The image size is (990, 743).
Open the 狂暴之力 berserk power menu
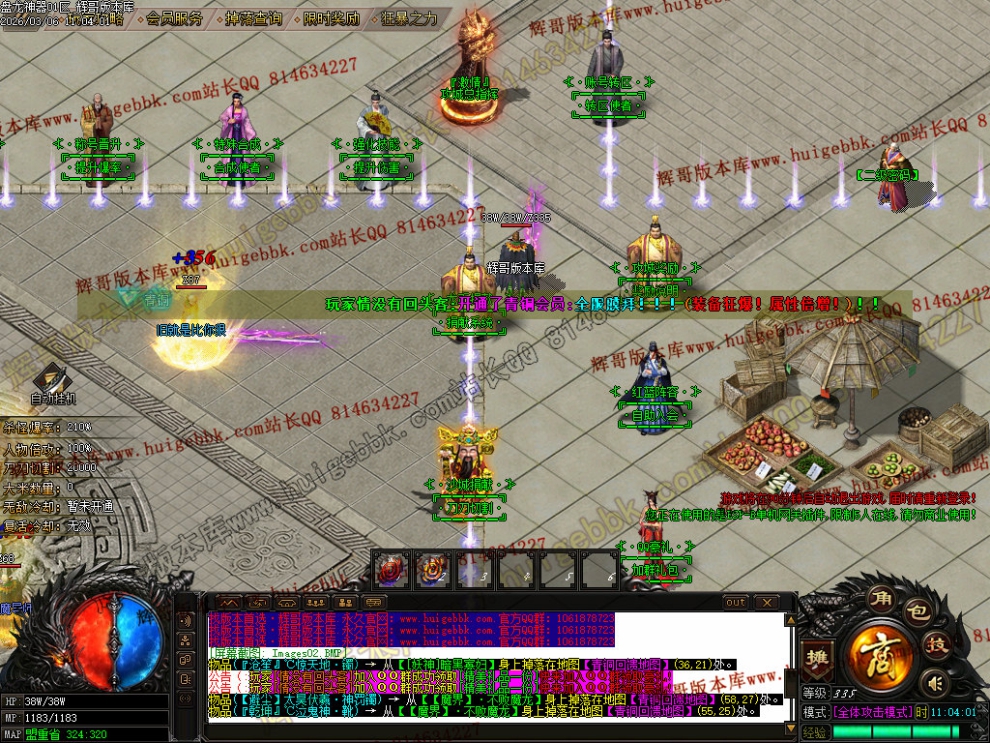tap(407, 18)
